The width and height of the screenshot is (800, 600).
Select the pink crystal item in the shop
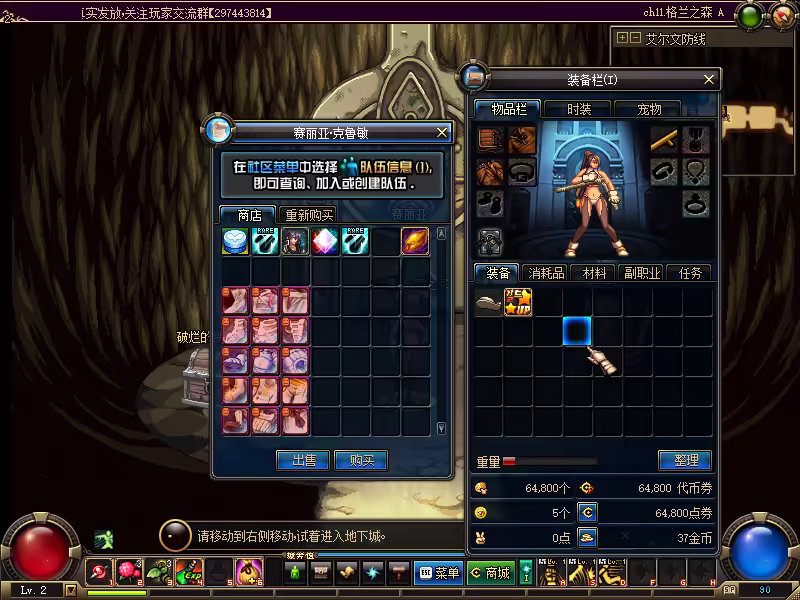click(x=326, y=242)
